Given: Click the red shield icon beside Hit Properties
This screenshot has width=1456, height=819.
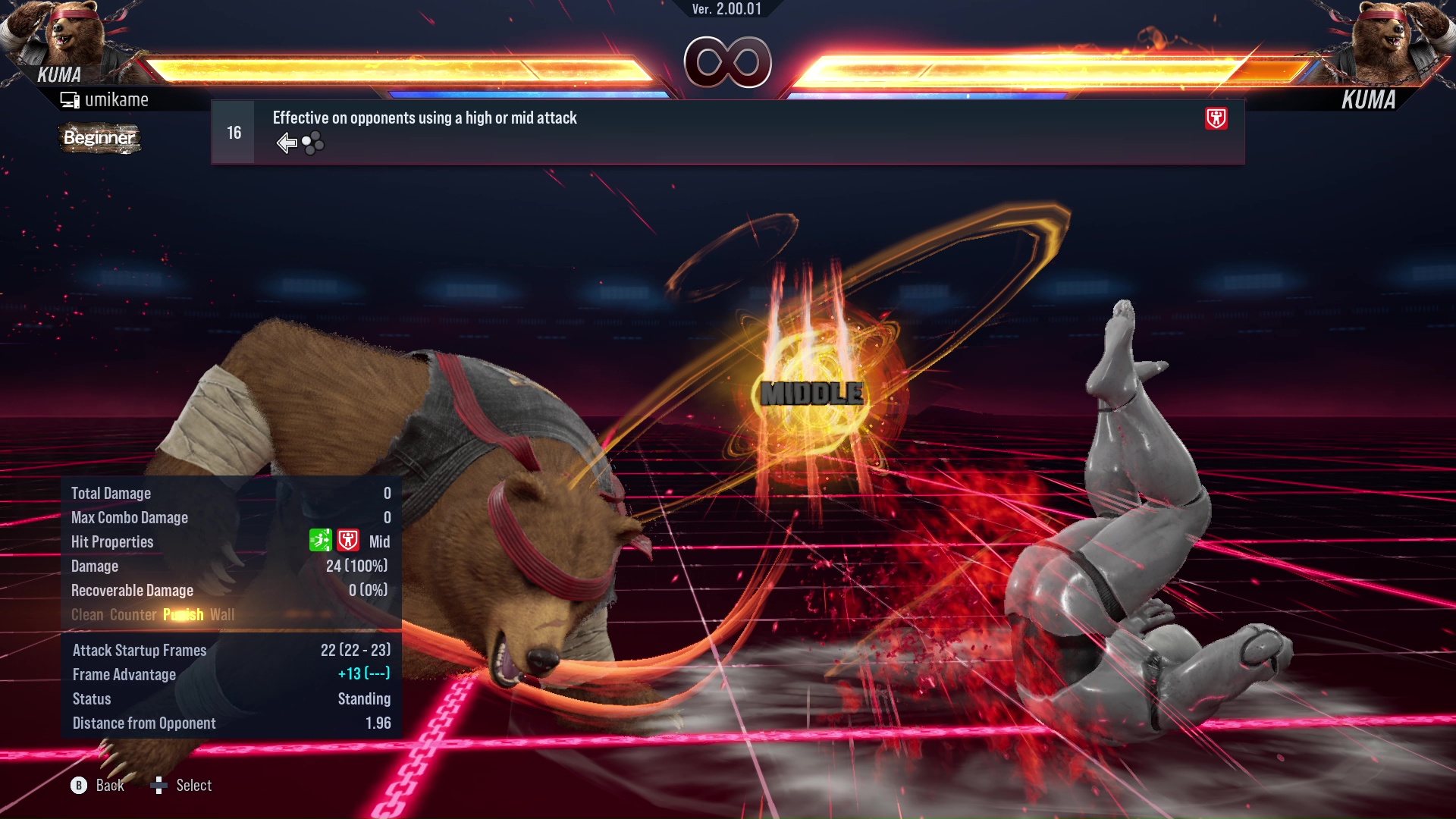Looking at the screenshot, I should pyautogui.click(x=348, y=541).
